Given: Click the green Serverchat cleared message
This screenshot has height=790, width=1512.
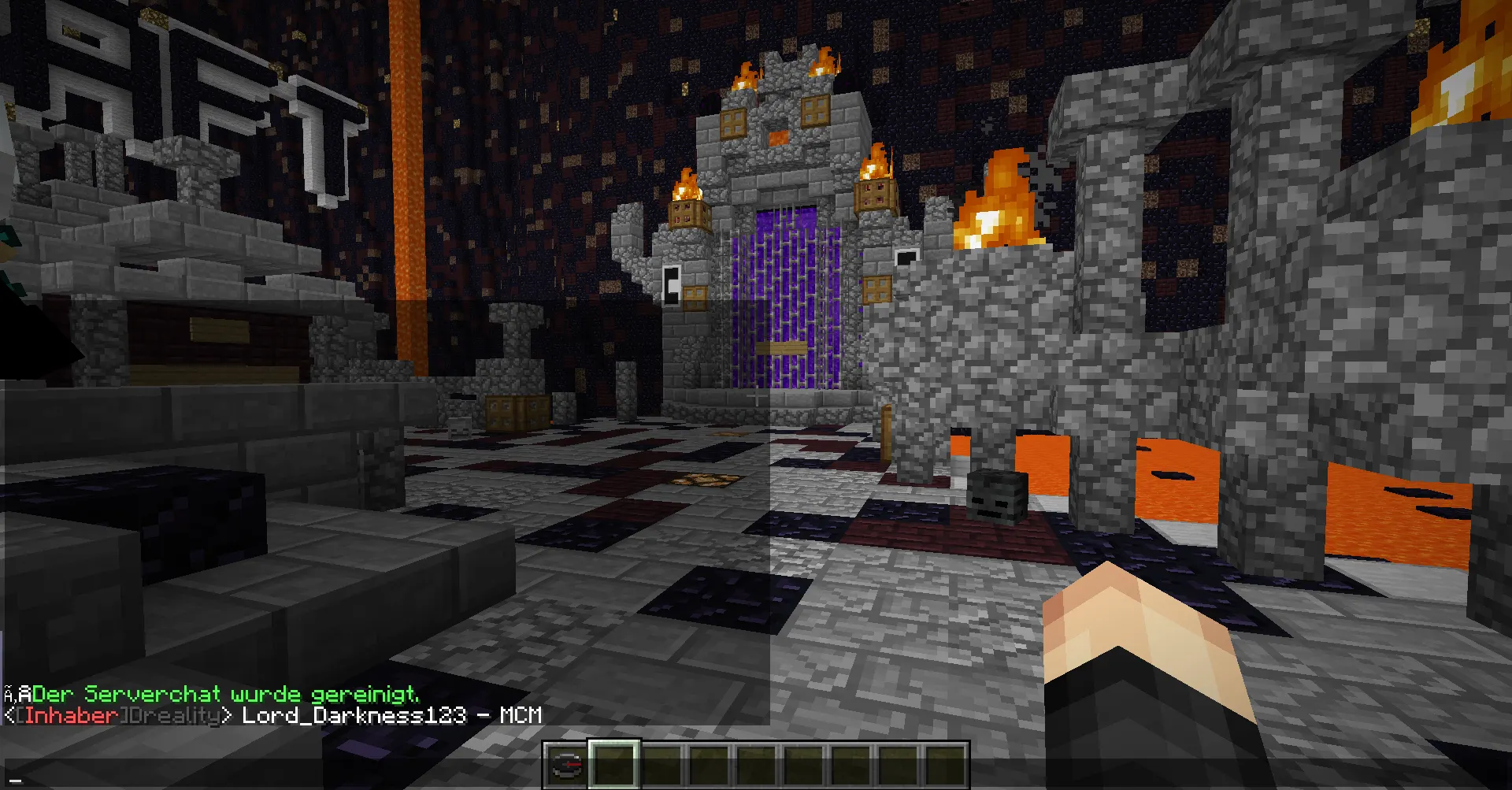Looking at the screenshot, I should 225,694.
